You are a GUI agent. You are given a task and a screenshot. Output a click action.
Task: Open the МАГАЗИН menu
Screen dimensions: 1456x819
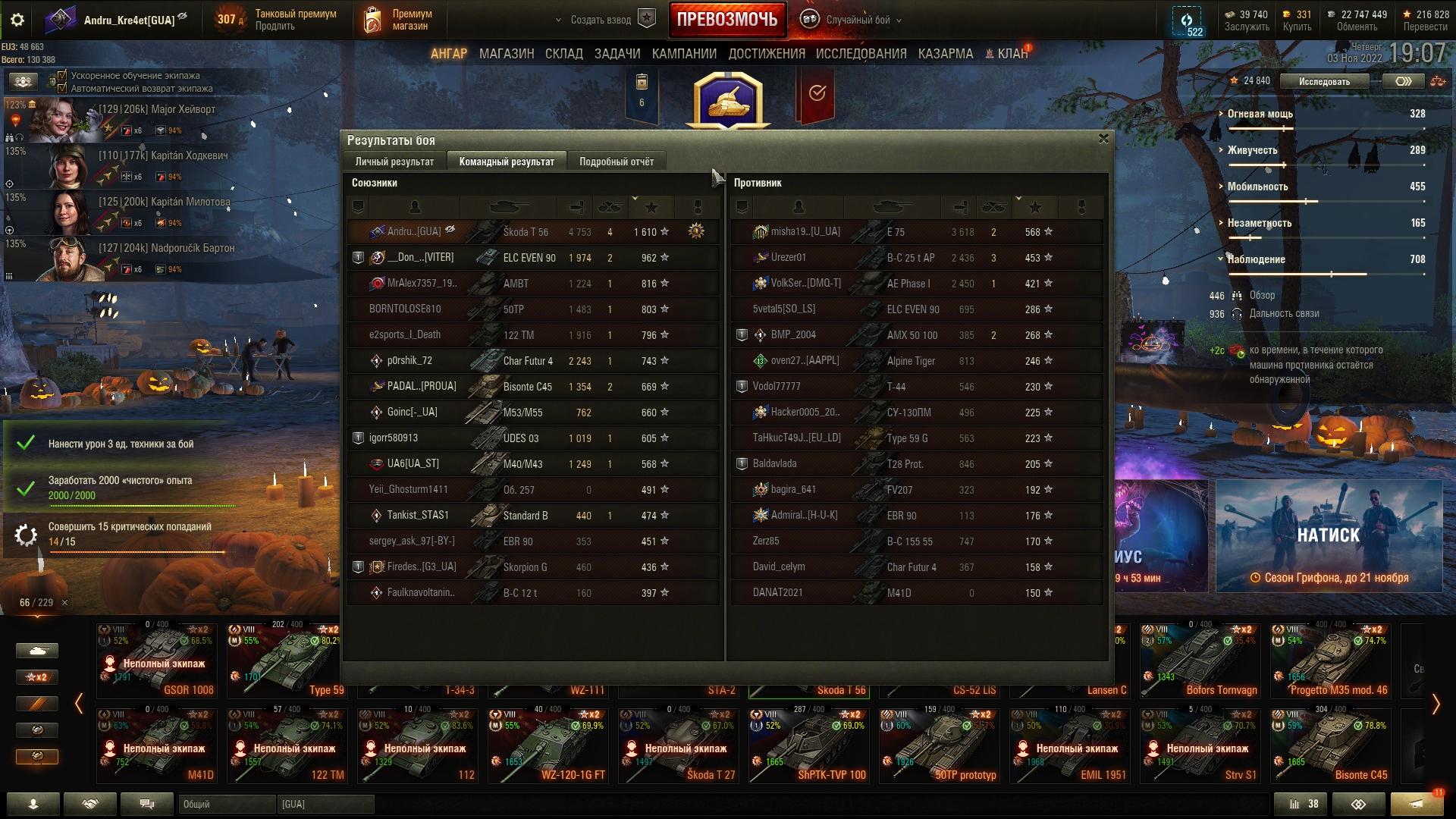point(507,54)
